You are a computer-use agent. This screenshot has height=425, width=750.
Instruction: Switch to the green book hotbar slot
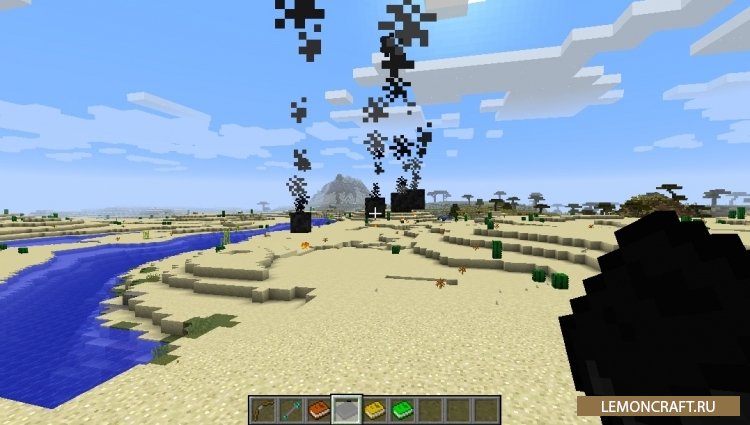click(x=402, y=409)
